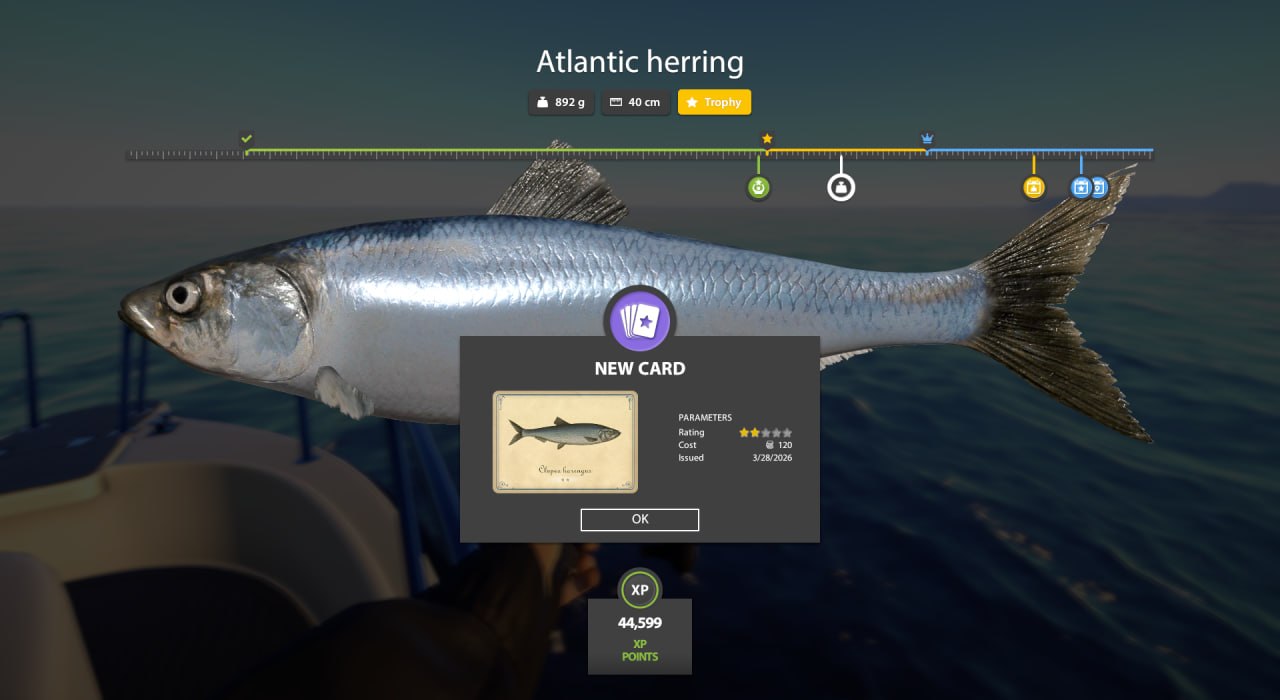Viewport: 1280px width, 700px height.
Task: Select the yellow calendar marker on the scale
Action: coord(1034,187)
